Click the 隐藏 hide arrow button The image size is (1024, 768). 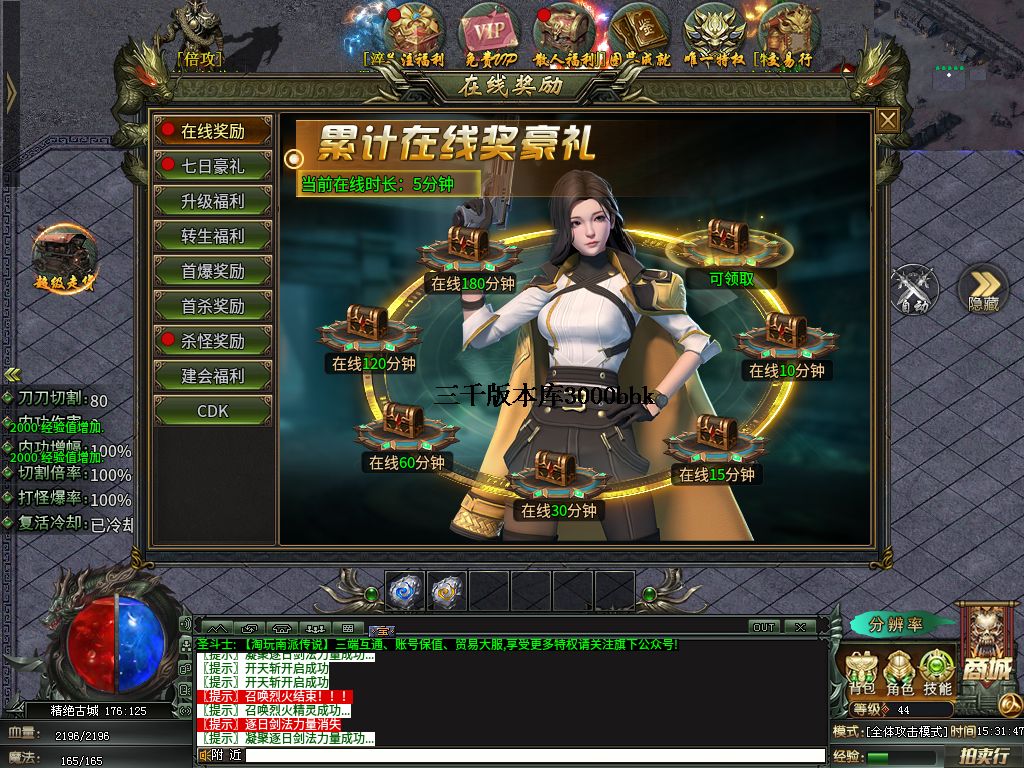point(983,289)
